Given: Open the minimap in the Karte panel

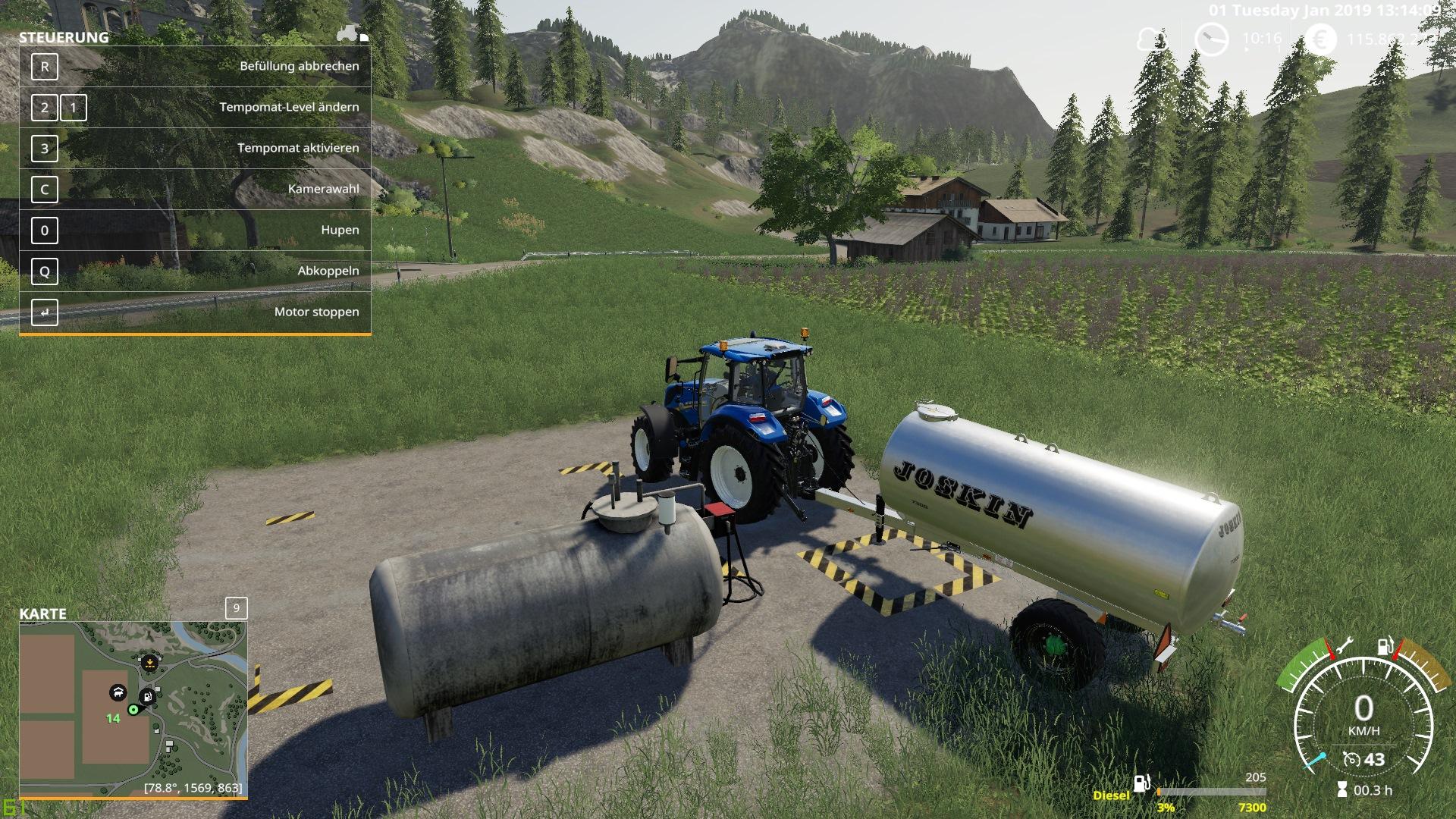Looking at the screenshot, I should (x=133, y=709).
